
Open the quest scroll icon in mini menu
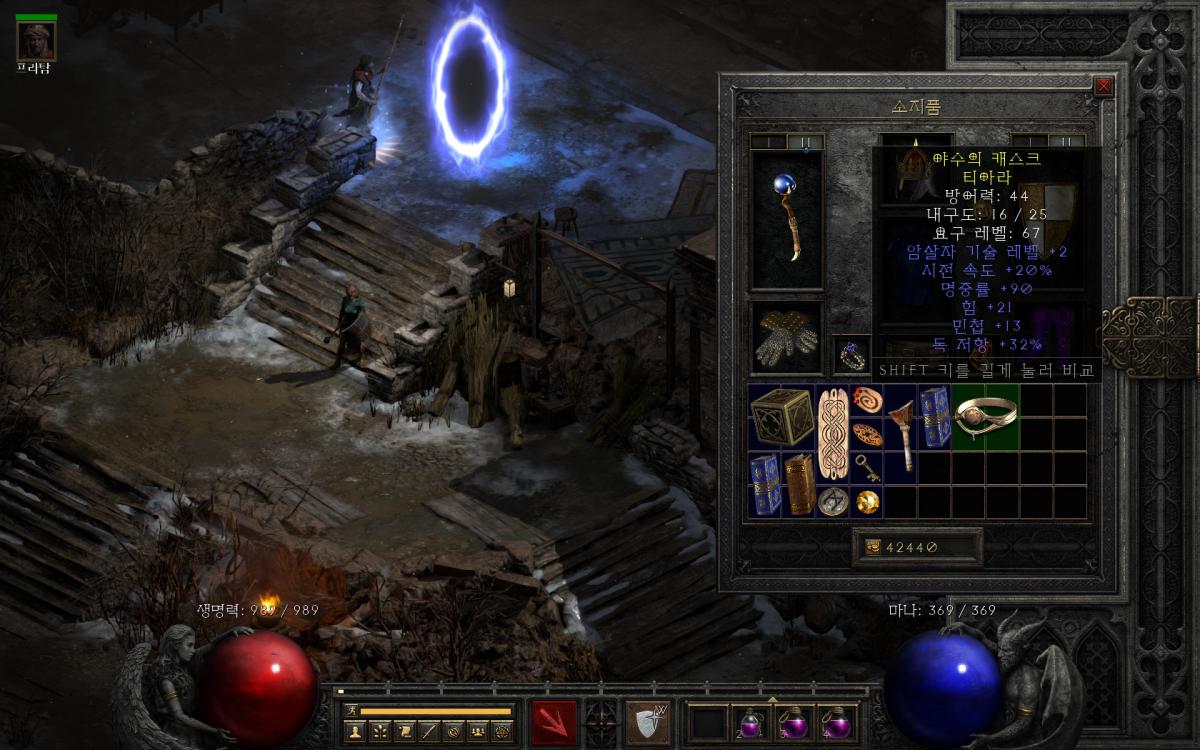click(x=403, y=732)
